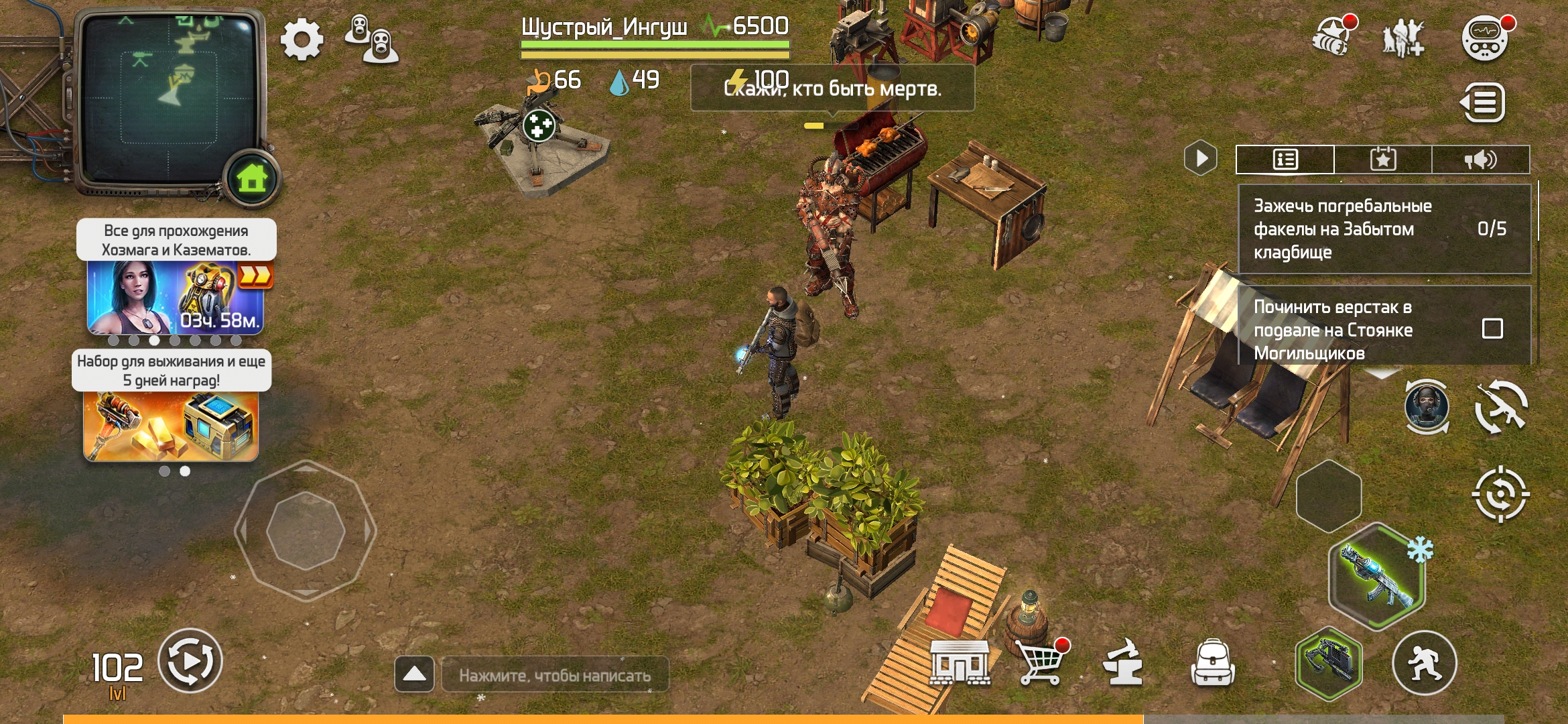Viewport: 1568px width, 724px height.
Task: Open the Хозмаг и Казематы offer banner
Action: click(176, 297)
